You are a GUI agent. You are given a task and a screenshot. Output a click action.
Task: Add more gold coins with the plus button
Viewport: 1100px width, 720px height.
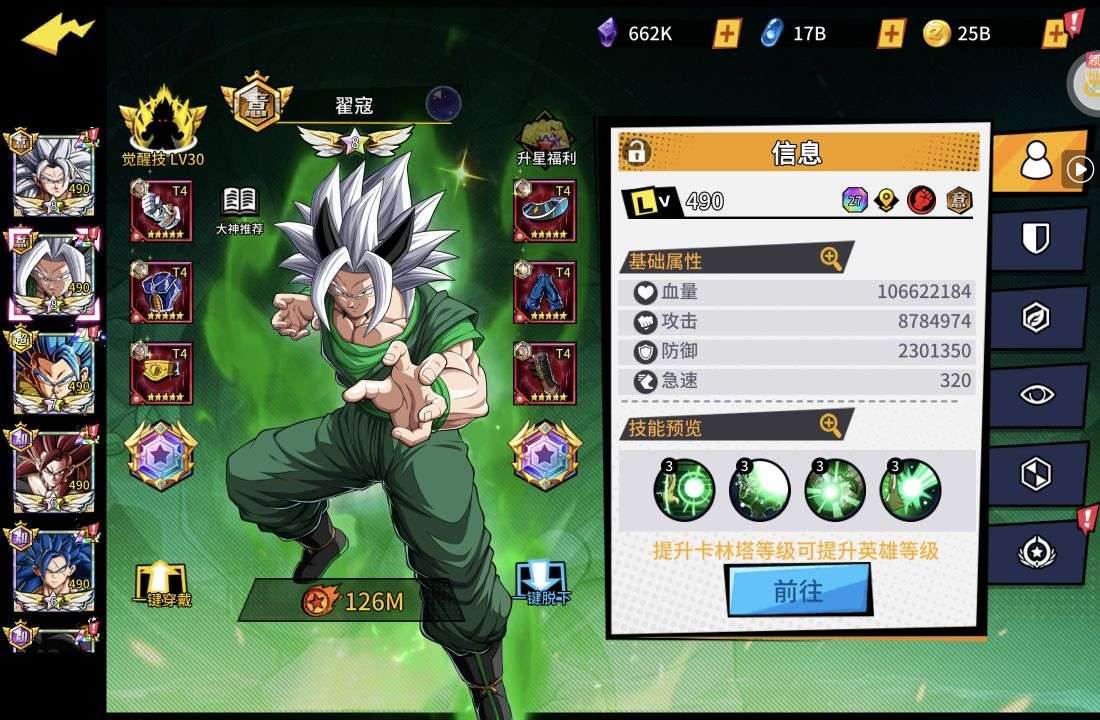1055,34
